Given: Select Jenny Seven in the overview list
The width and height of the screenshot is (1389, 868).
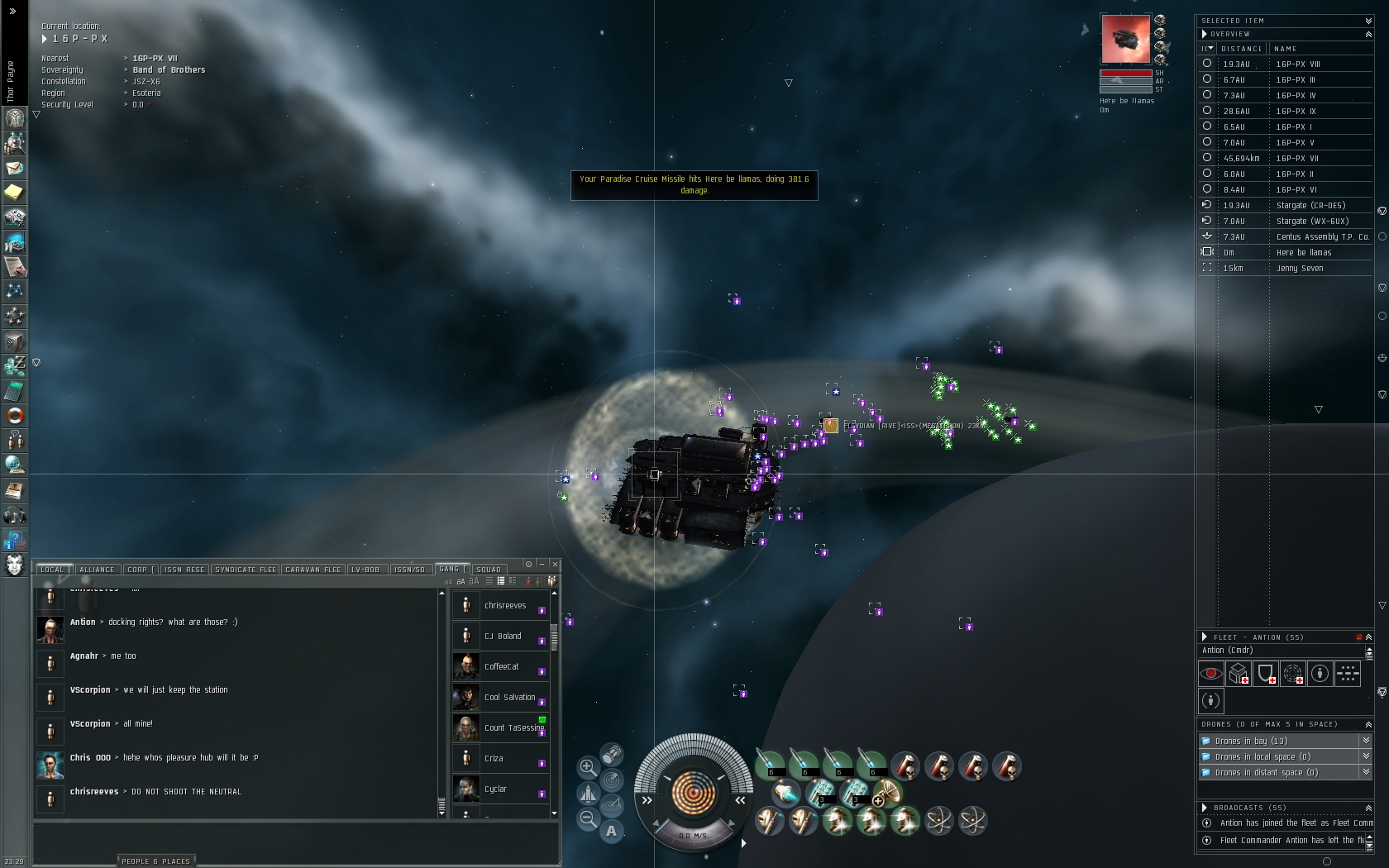Looking at the screenshot, I should coord(1300,269).
